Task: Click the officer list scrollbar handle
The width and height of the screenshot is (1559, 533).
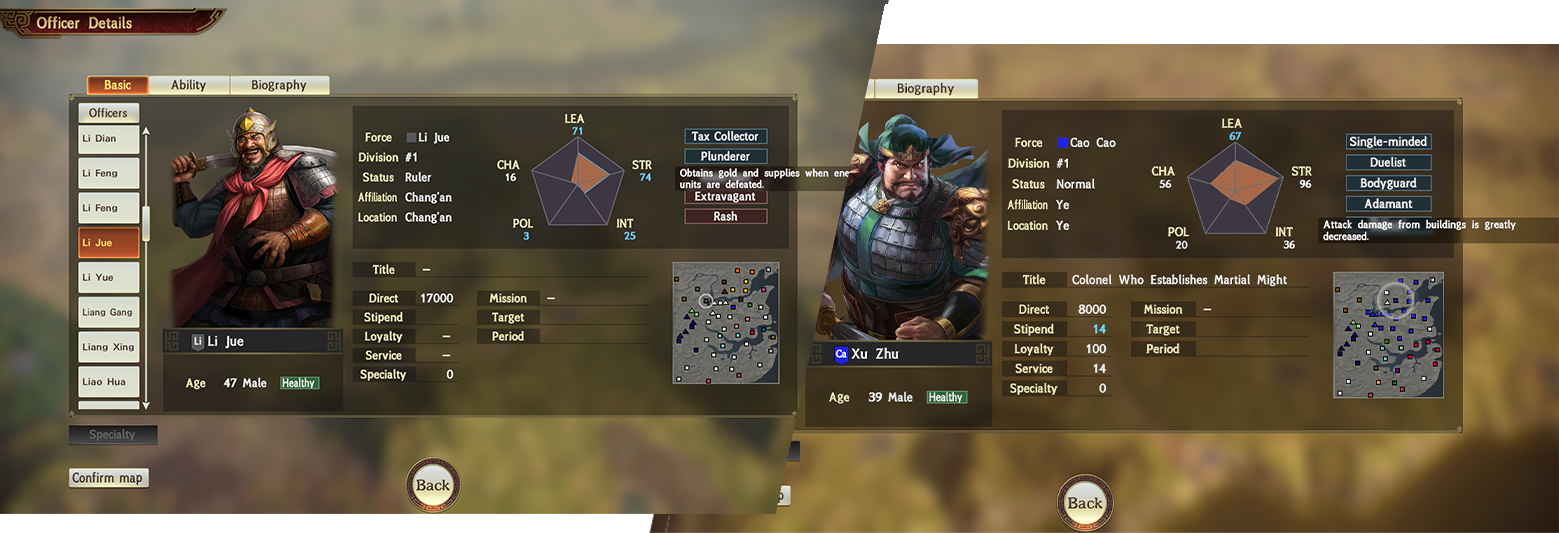Action: click(x=146, y=222)
